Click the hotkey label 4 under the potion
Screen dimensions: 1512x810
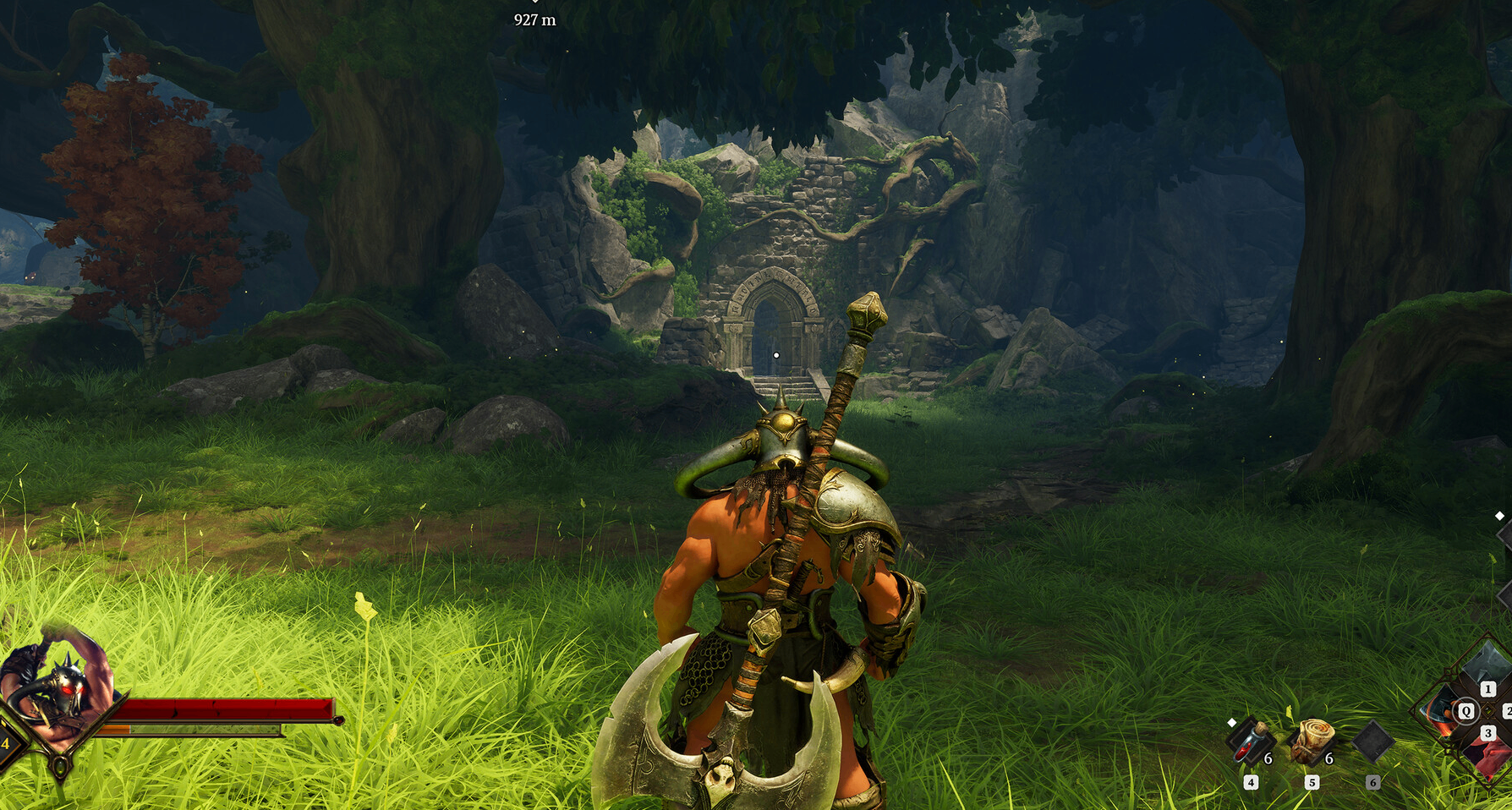pyautogui.click(x=1251, y=782)
